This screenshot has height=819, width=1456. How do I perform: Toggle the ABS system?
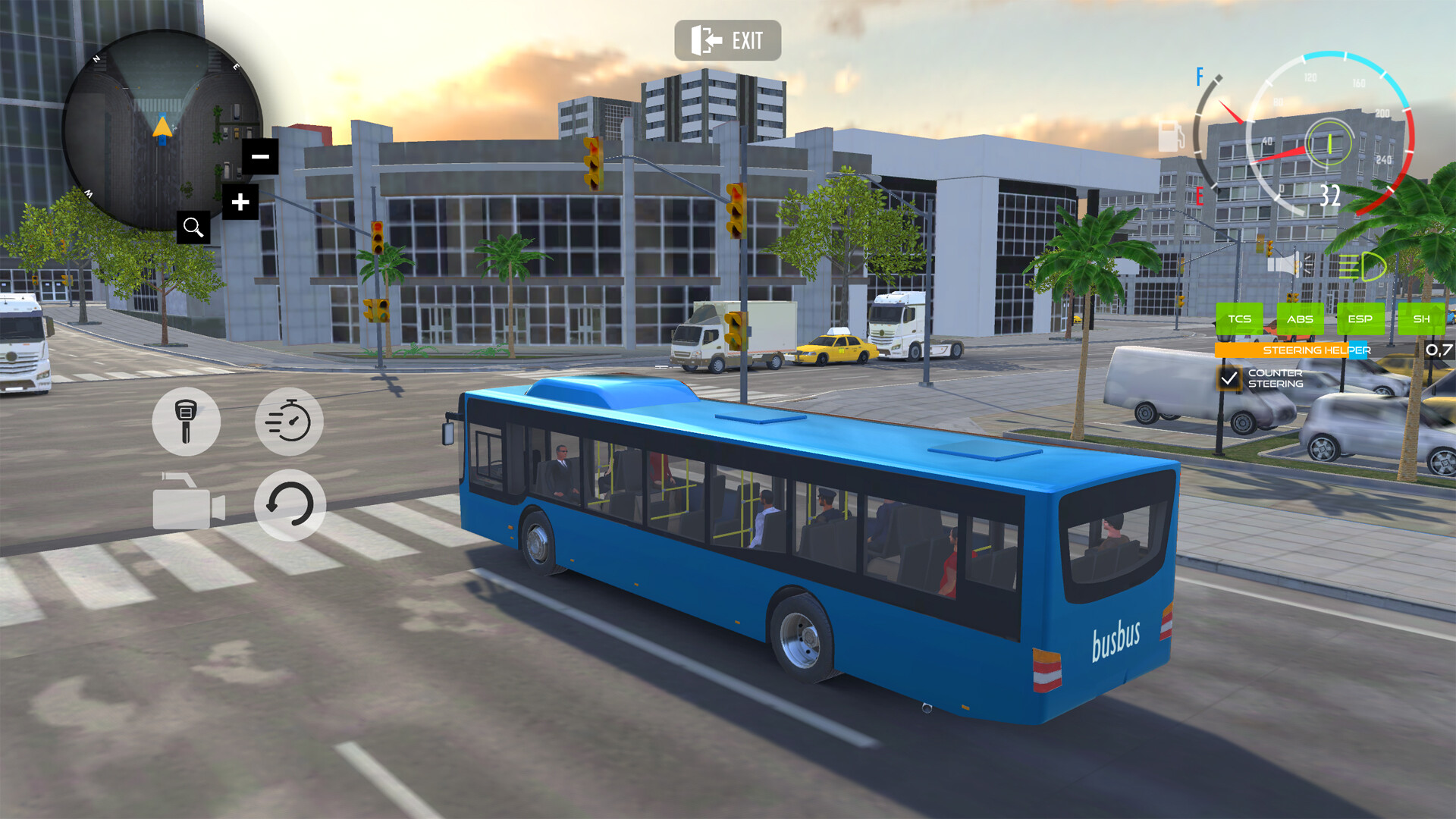[x=1301, y=319]
